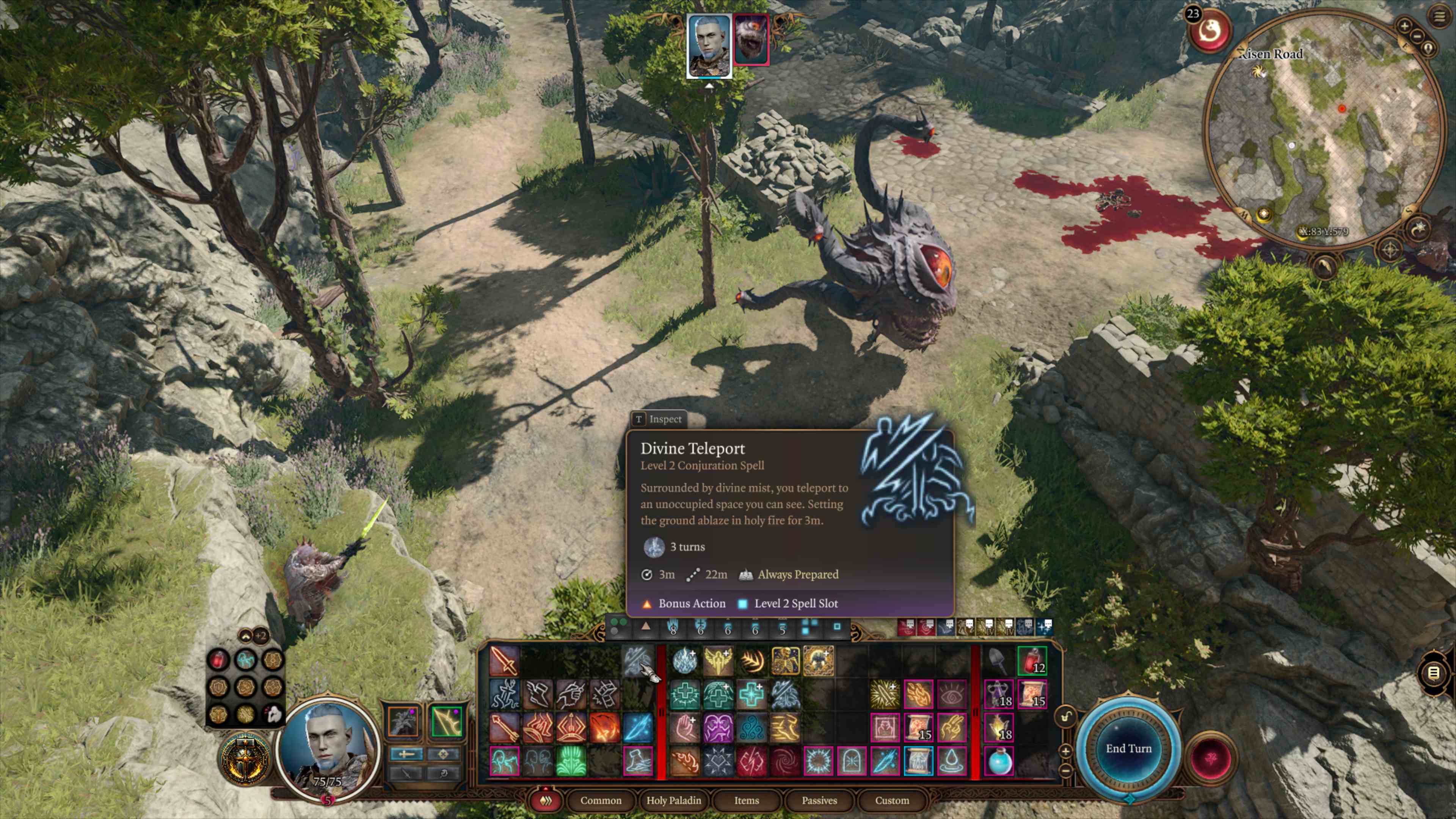Select the player portrait in turn order
This screenshot has width=1456, height=819.
709,45
